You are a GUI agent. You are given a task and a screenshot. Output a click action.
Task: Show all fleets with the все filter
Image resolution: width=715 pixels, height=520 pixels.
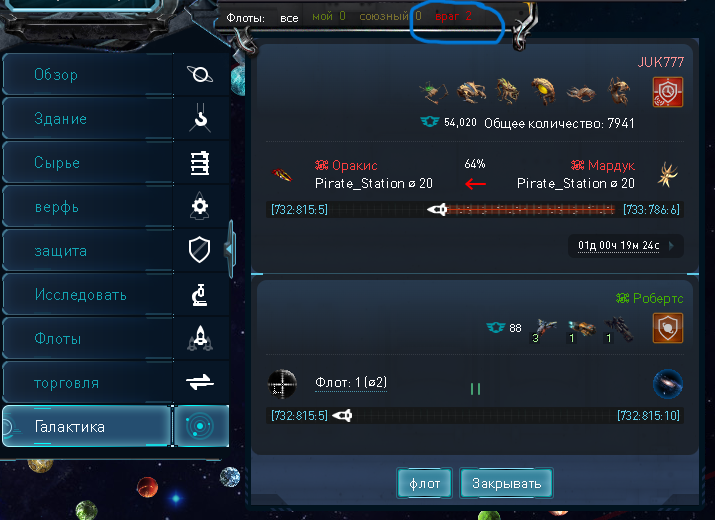[x=289, y=17]
